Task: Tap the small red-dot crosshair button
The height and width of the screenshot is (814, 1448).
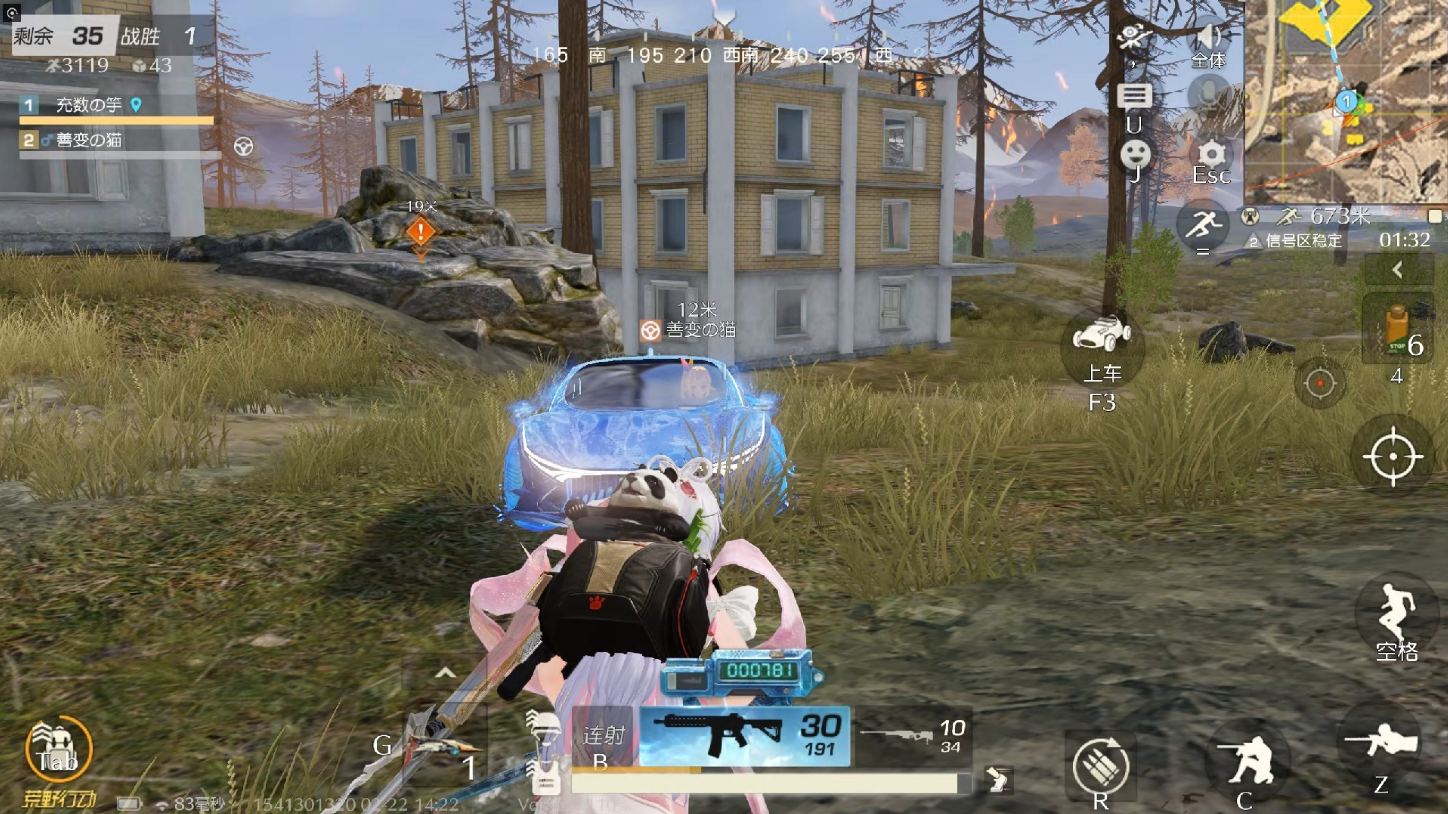Action: (1320, 383)
